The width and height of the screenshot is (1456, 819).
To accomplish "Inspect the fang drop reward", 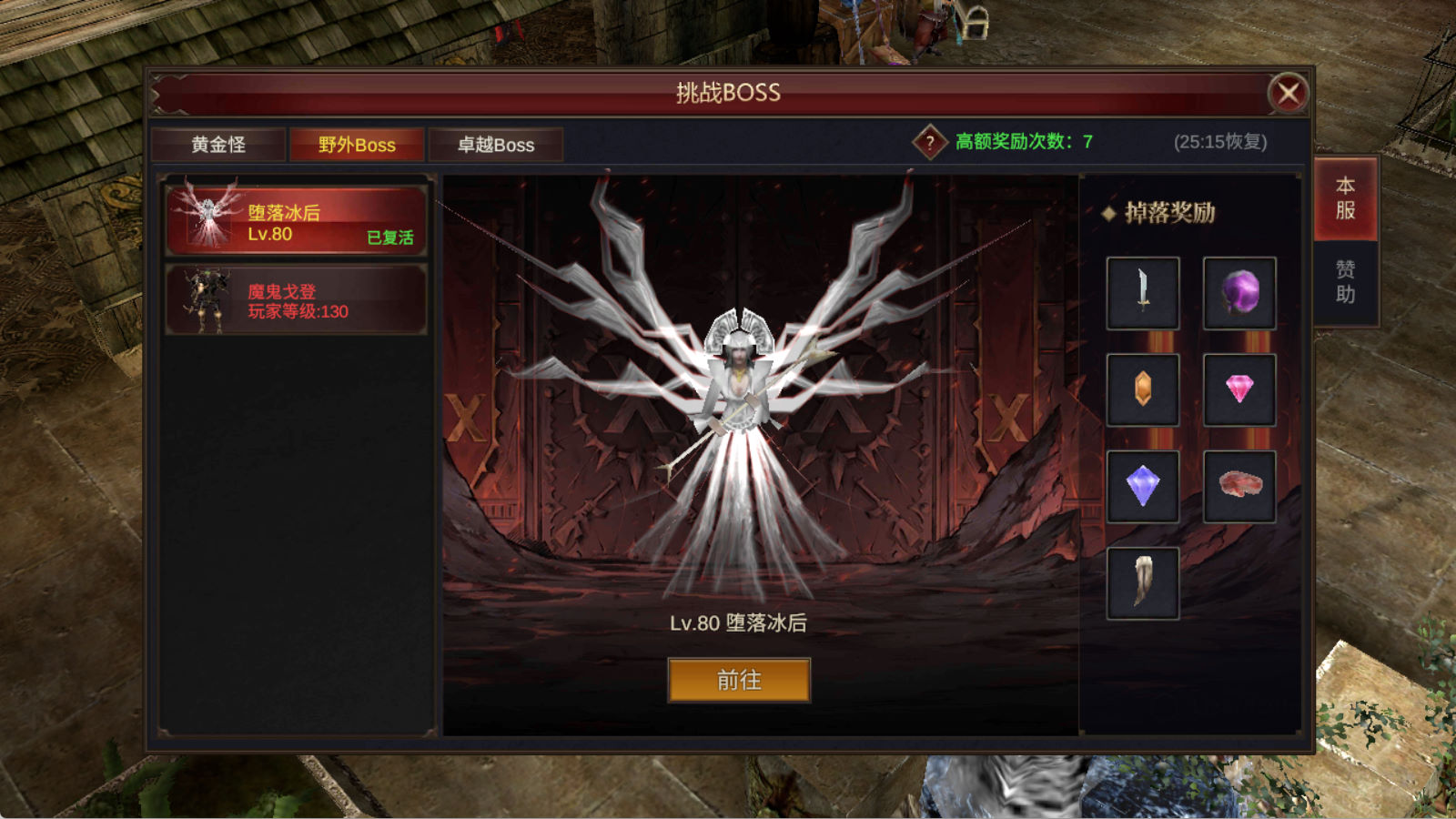I will click(1143, 582).
